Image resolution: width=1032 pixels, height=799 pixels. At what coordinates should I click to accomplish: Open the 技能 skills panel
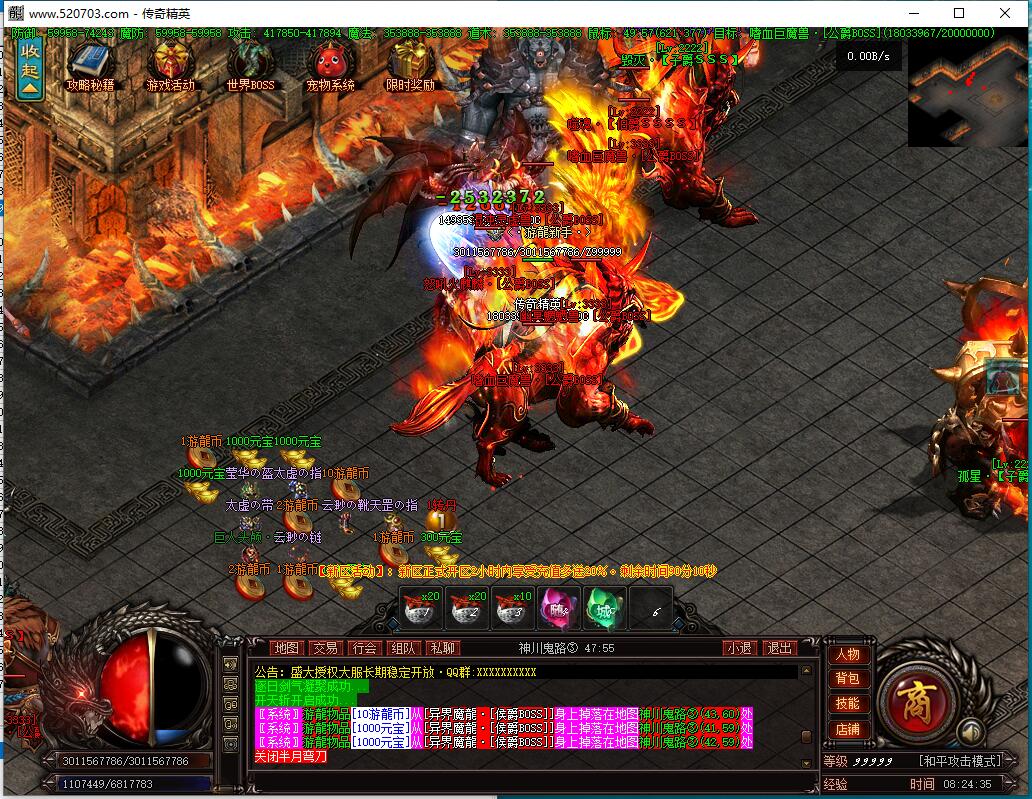pyautogui.click(x=847, y=704)
